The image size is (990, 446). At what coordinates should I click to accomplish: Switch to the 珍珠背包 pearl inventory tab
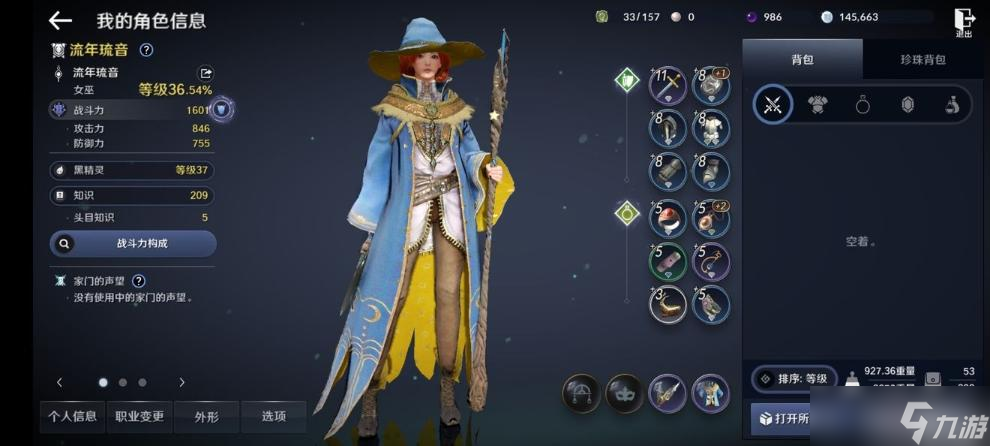pos(923,60)
